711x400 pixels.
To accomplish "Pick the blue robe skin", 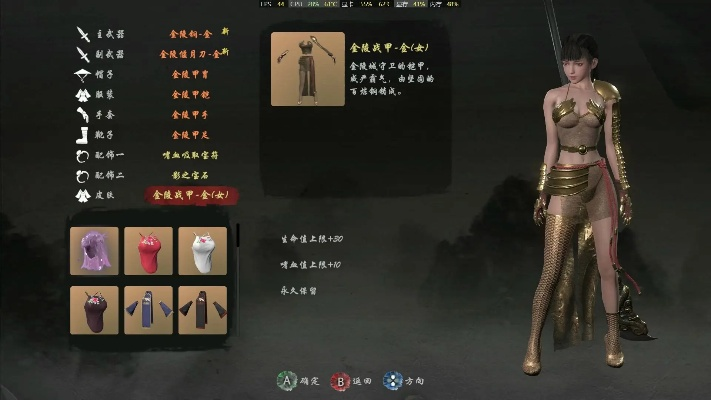I will pos(148,310).
